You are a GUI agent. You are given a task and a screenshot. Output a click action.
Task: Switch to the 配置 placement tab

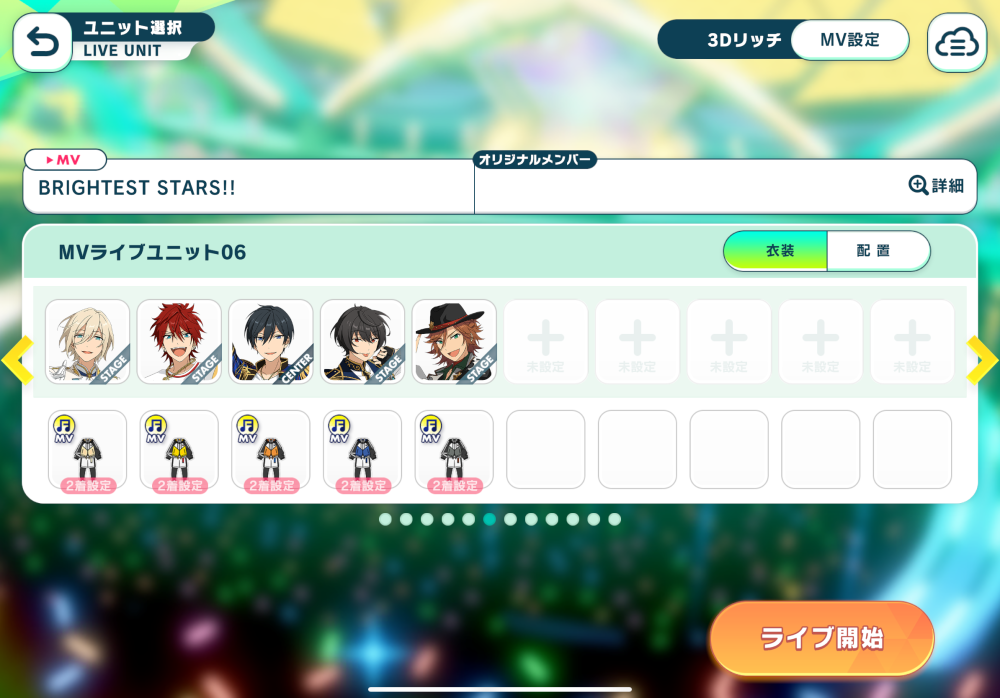pos(877,251)
